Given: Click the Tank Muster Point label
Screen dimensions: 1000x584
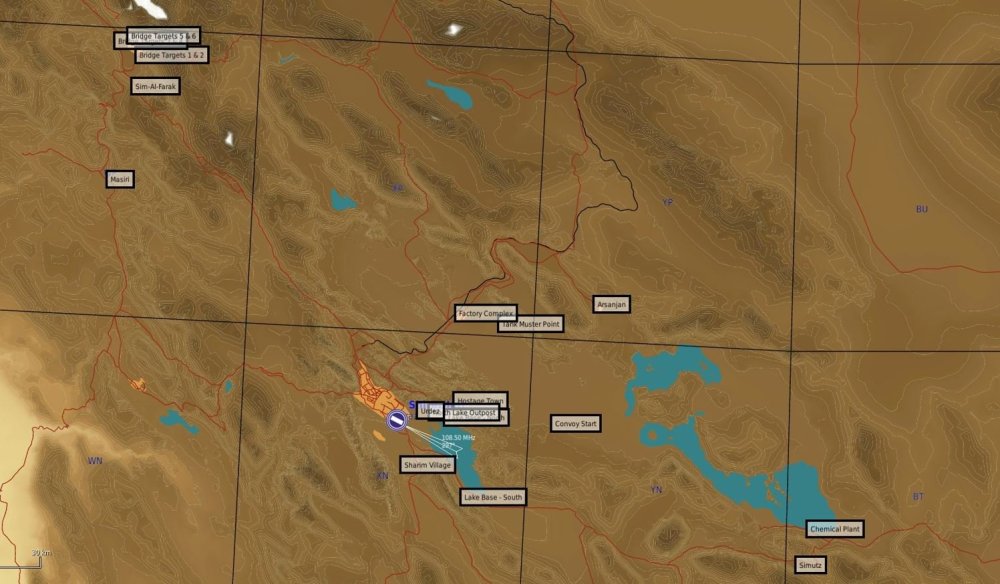Looking at the screenshot, I should coord(530,324).
